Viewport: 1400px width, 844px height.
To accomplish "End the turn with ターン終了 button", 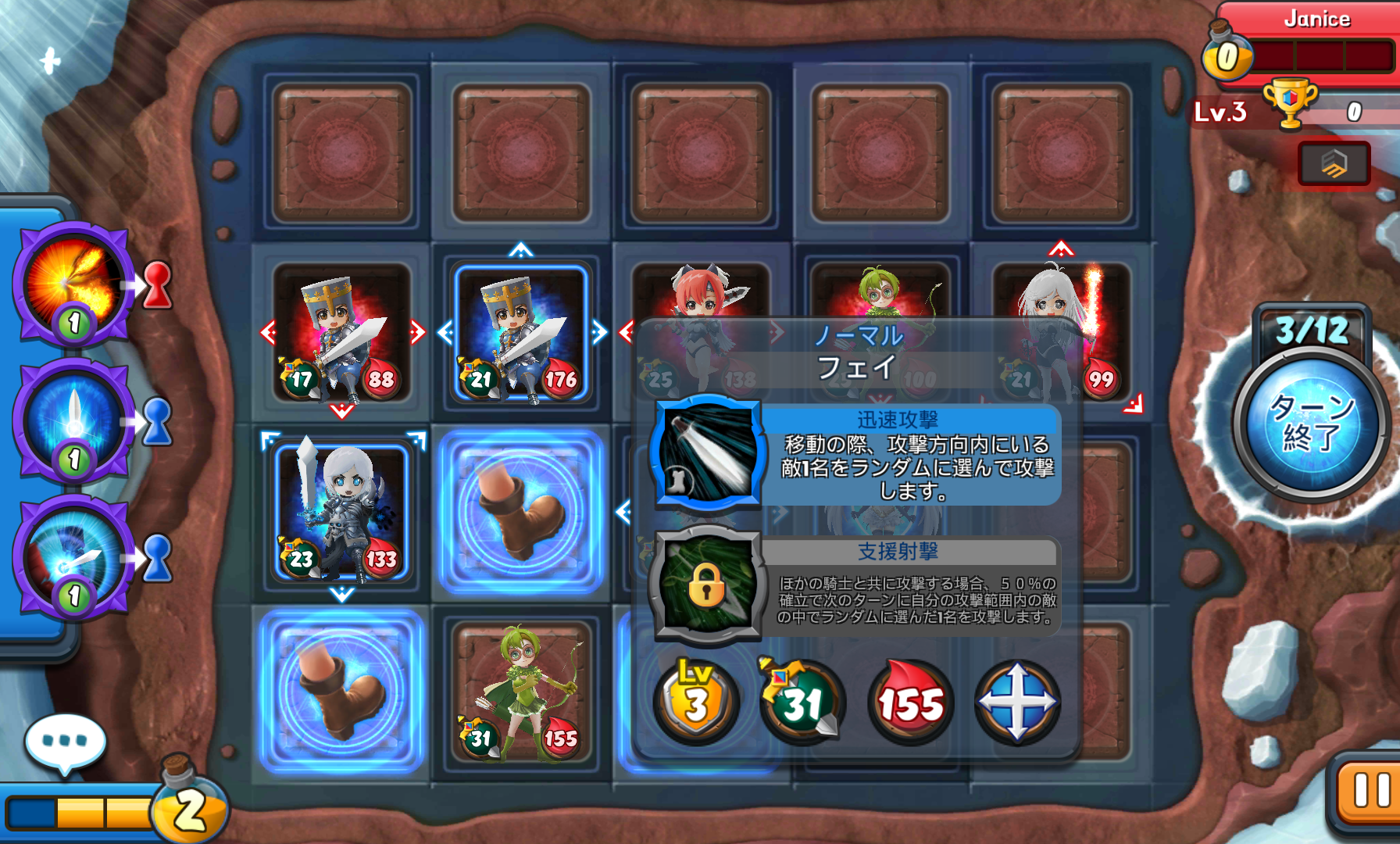I will pyautogui.click(x=1311, y=422).
